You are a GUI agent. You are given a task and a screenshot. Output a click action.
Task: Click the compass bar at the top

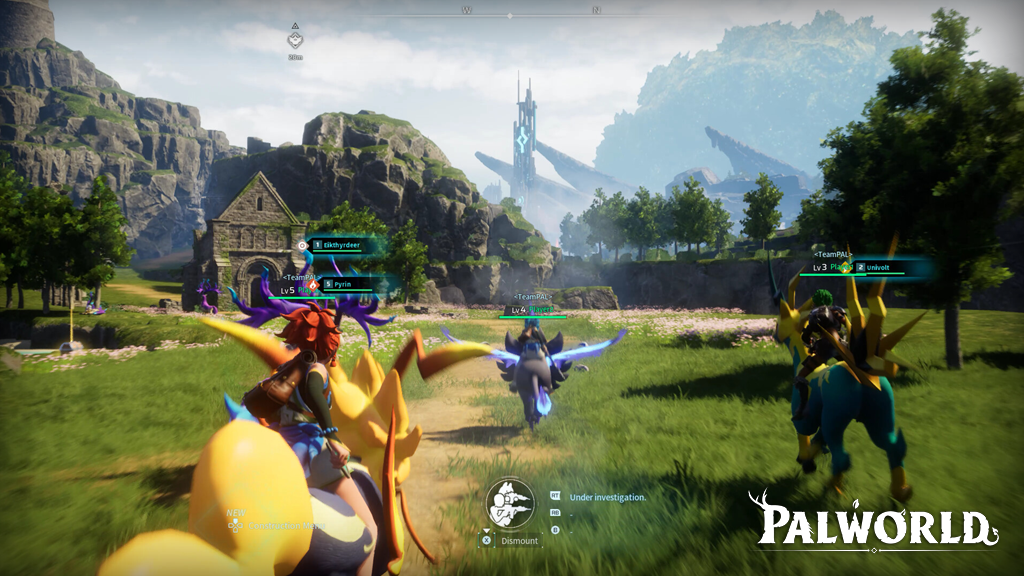[531, 12]
